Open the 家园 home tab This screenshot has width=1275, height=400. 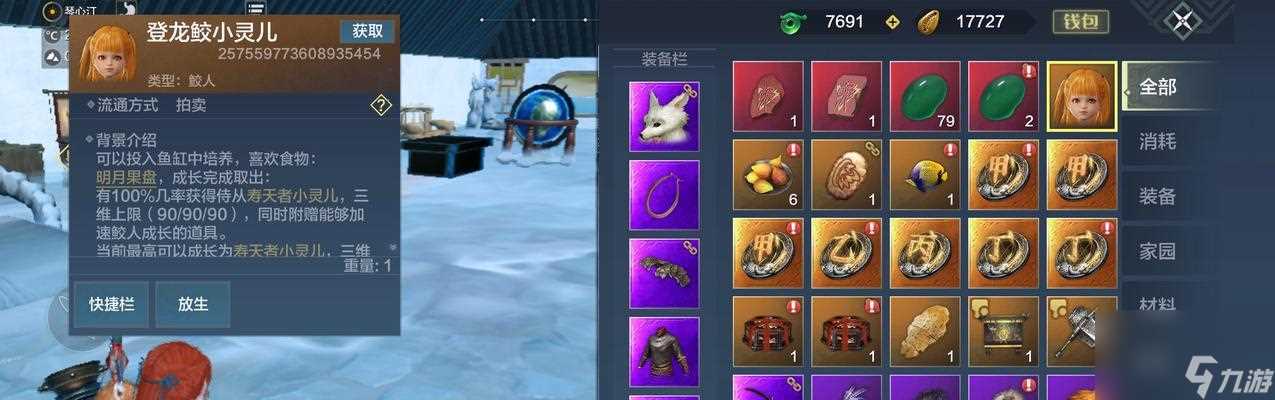(x=1158, y=250)
